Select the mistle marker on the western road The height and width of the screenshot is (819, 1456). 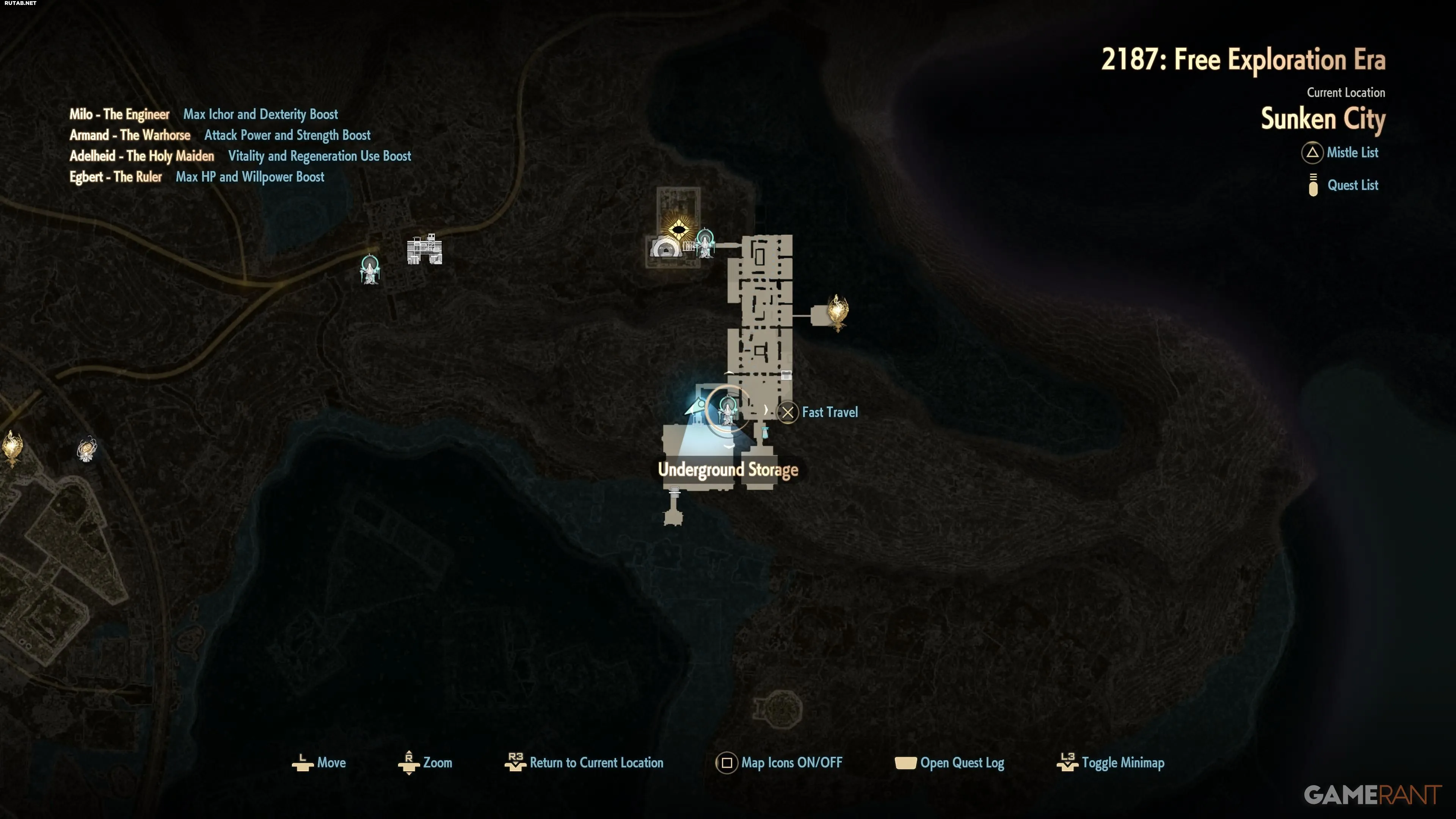pos(370,270)
